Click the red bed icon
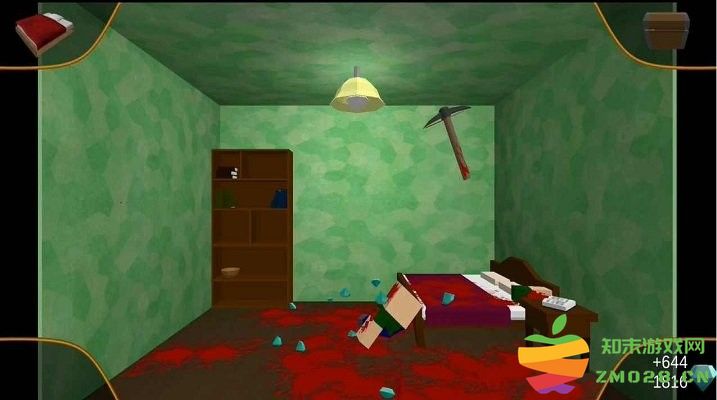 40,32
